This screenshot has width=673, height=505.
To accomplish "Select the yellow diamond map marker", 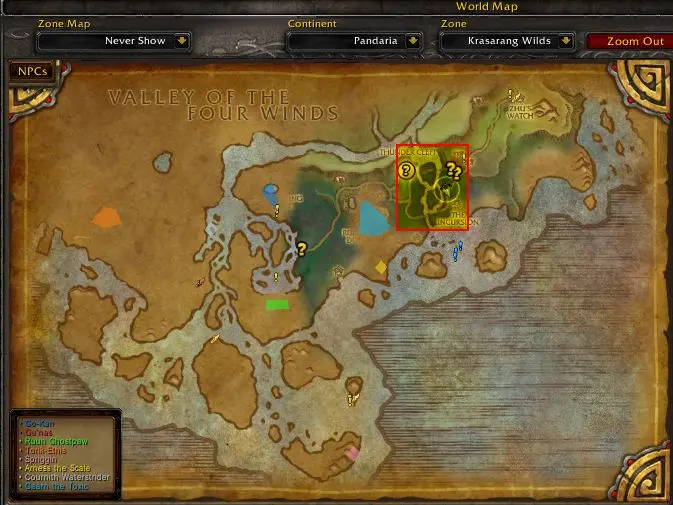I will 380,267.
